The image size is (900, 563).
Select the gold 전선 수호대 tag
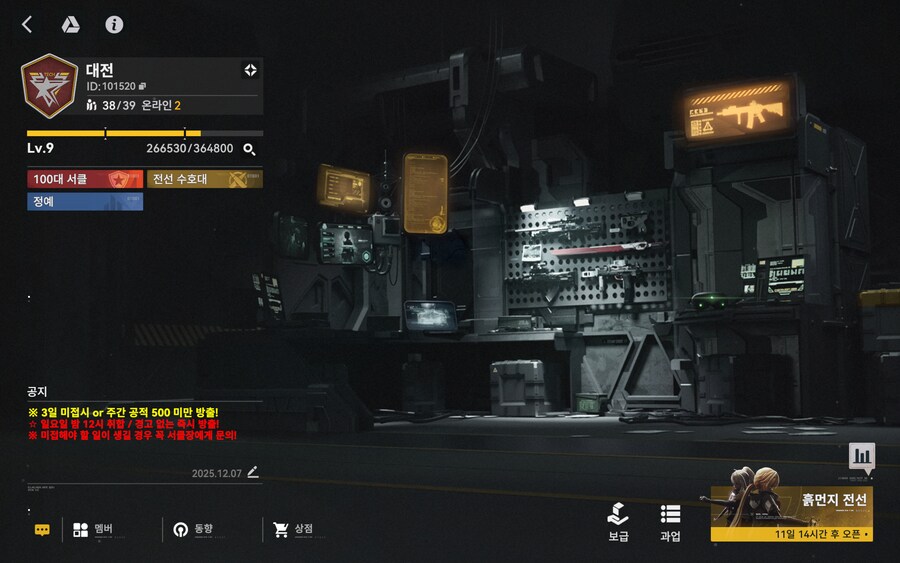[205, 179]
